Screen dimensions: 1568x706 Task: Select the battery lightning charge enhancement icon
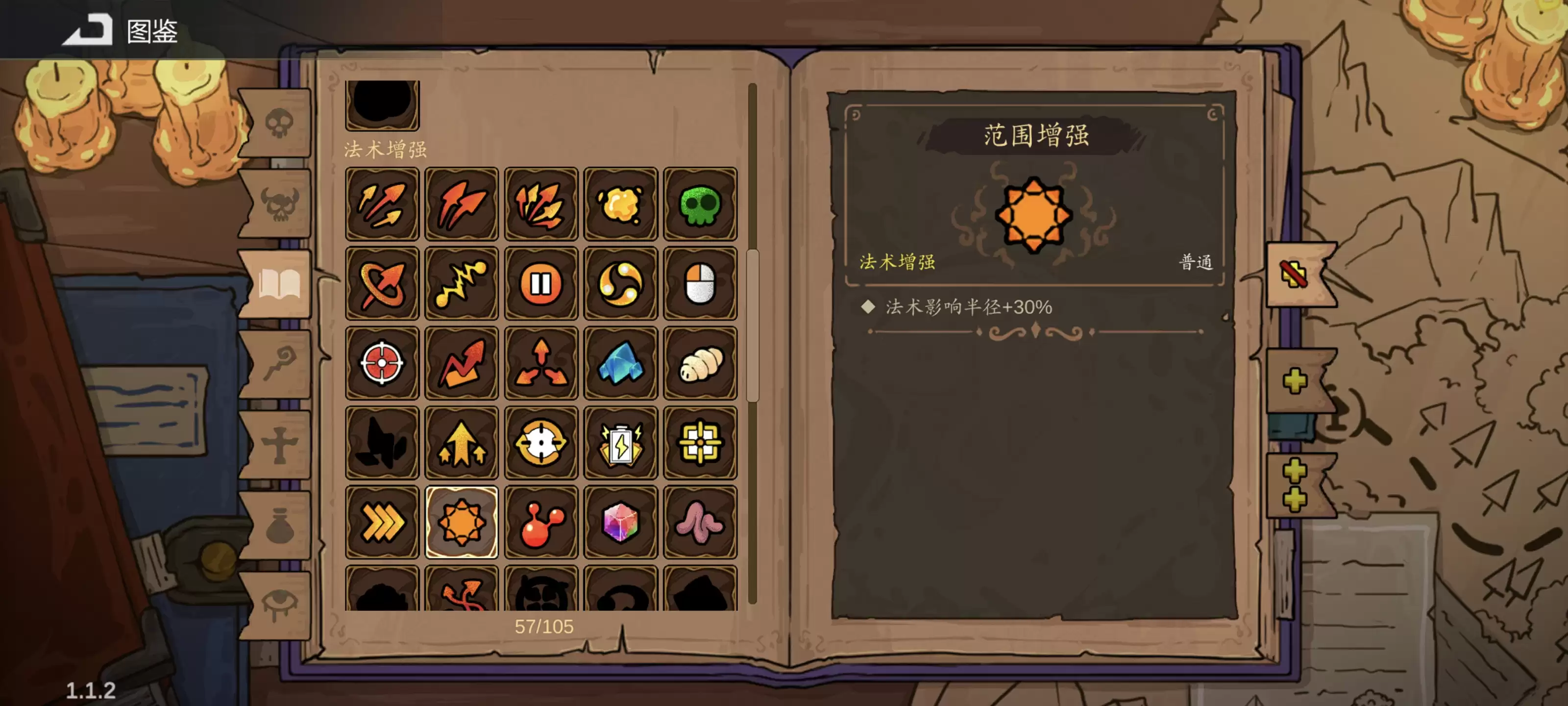point(621,442)
